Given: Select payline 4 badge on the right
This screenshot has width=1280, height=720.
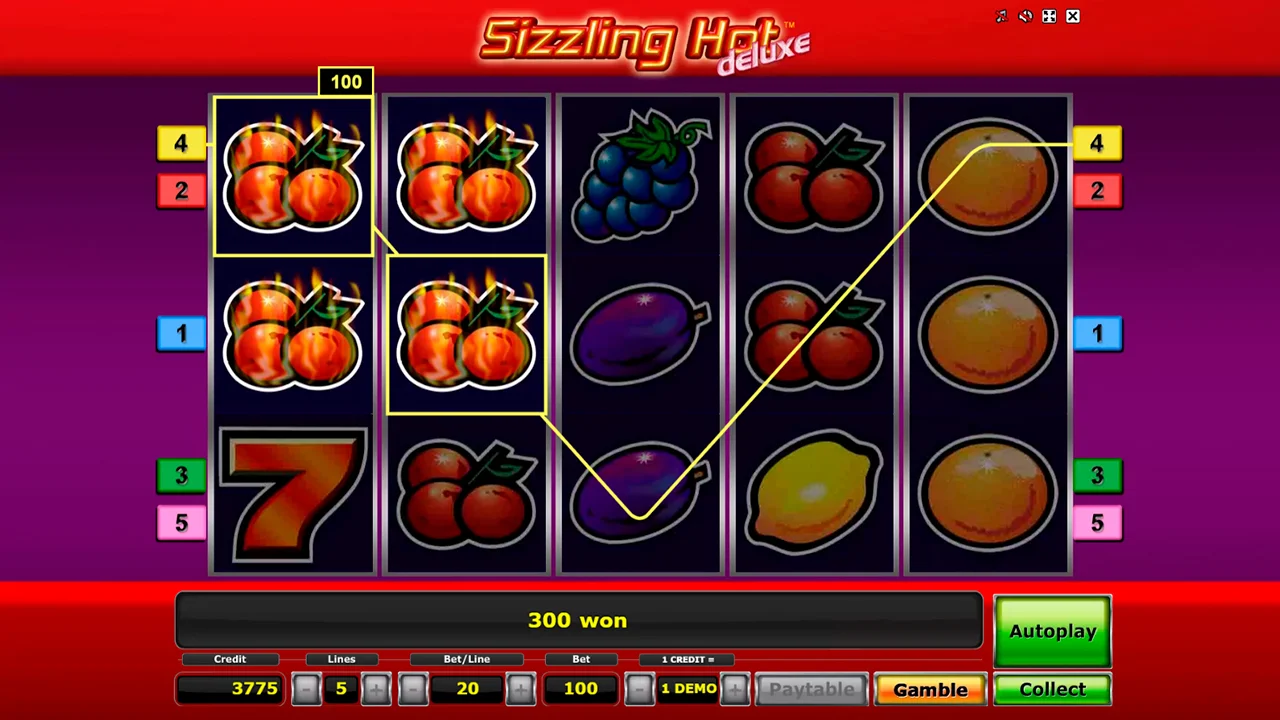Looking at the screenshot, I should 1097,144.
